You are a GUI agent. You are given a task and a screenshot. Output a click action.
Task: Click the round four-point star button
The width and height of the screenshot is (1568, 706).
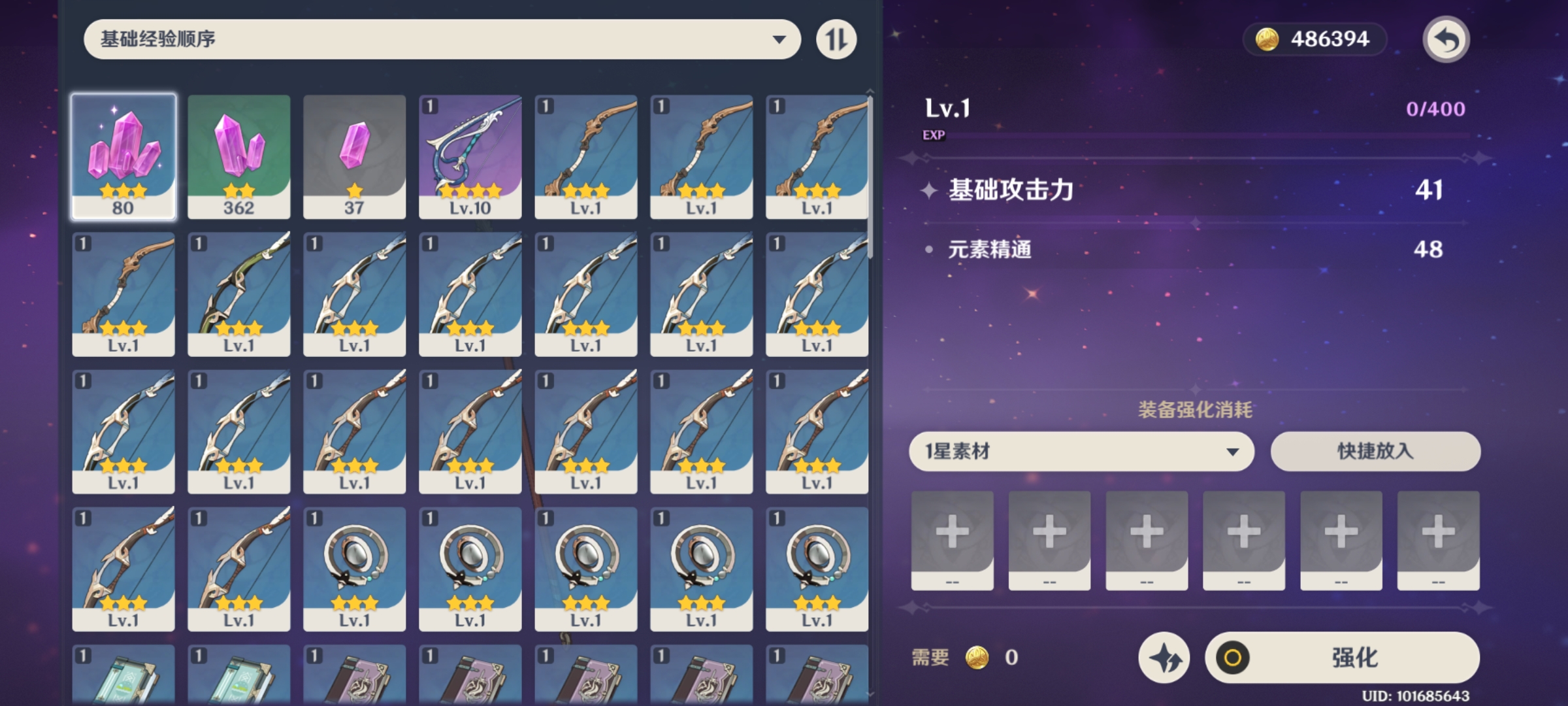[1164, 658]
